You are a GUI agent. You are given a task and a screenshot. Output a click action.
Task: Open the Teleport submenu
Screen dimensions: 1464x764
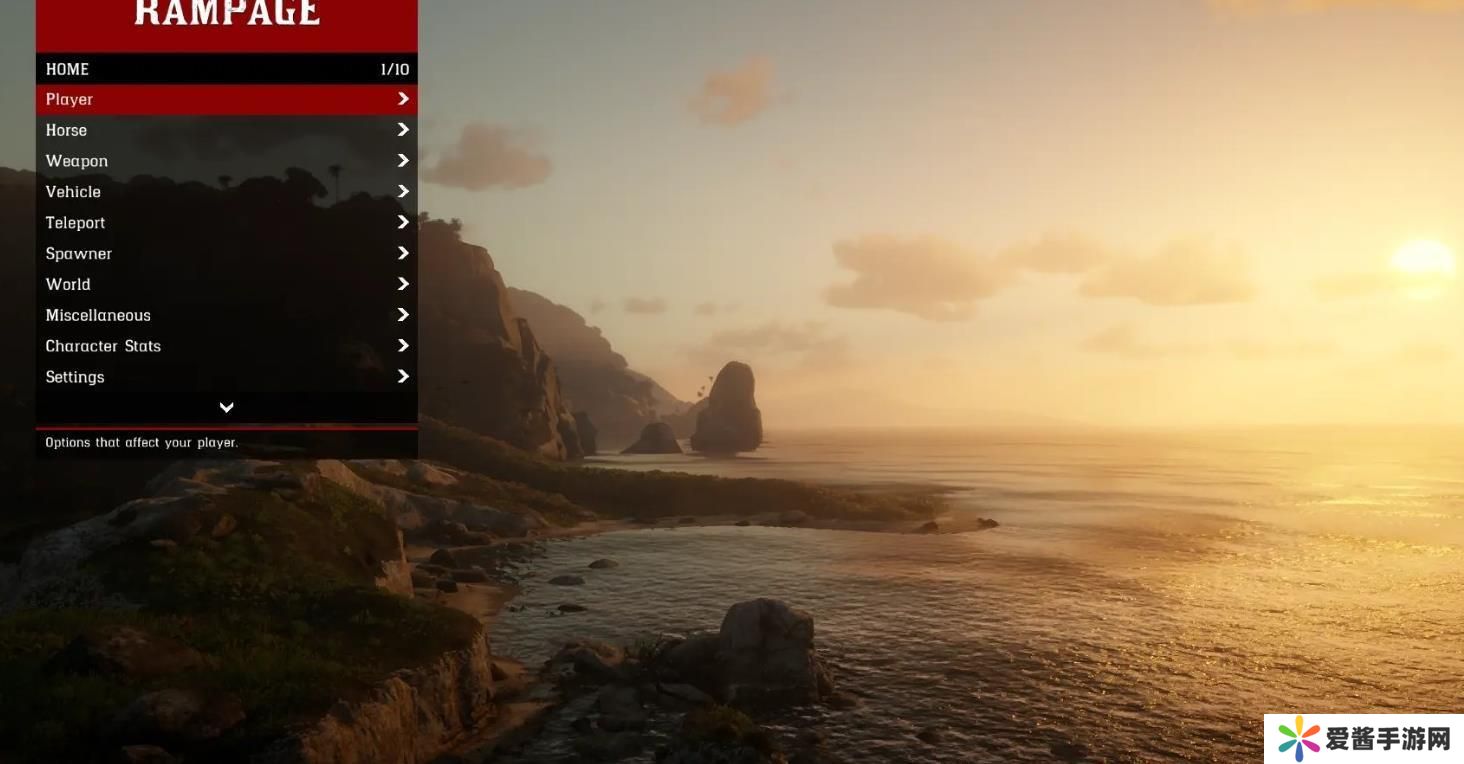226,223
